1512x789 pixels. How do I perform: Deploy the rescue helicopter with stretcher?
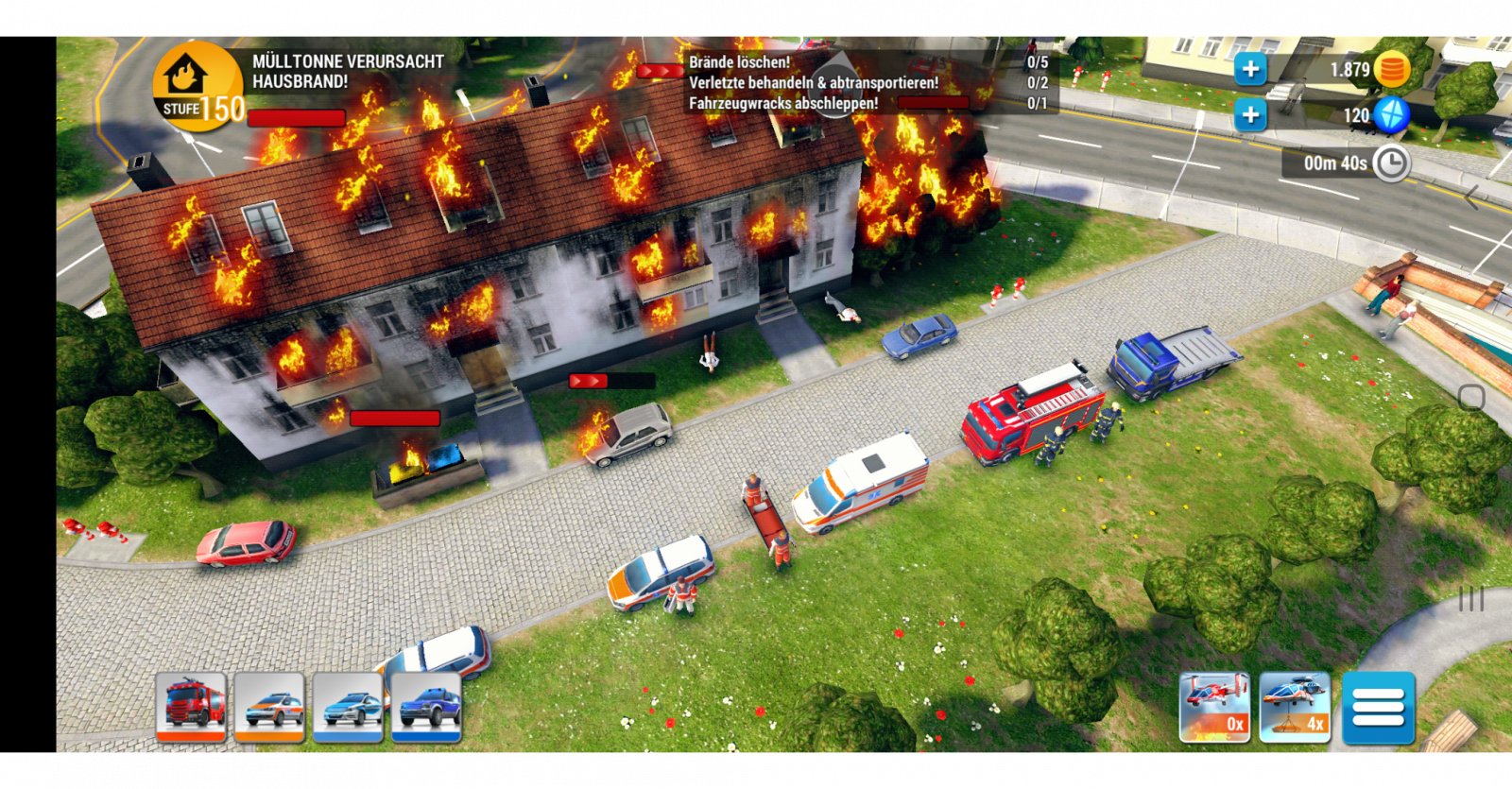tap(1295, 707)
